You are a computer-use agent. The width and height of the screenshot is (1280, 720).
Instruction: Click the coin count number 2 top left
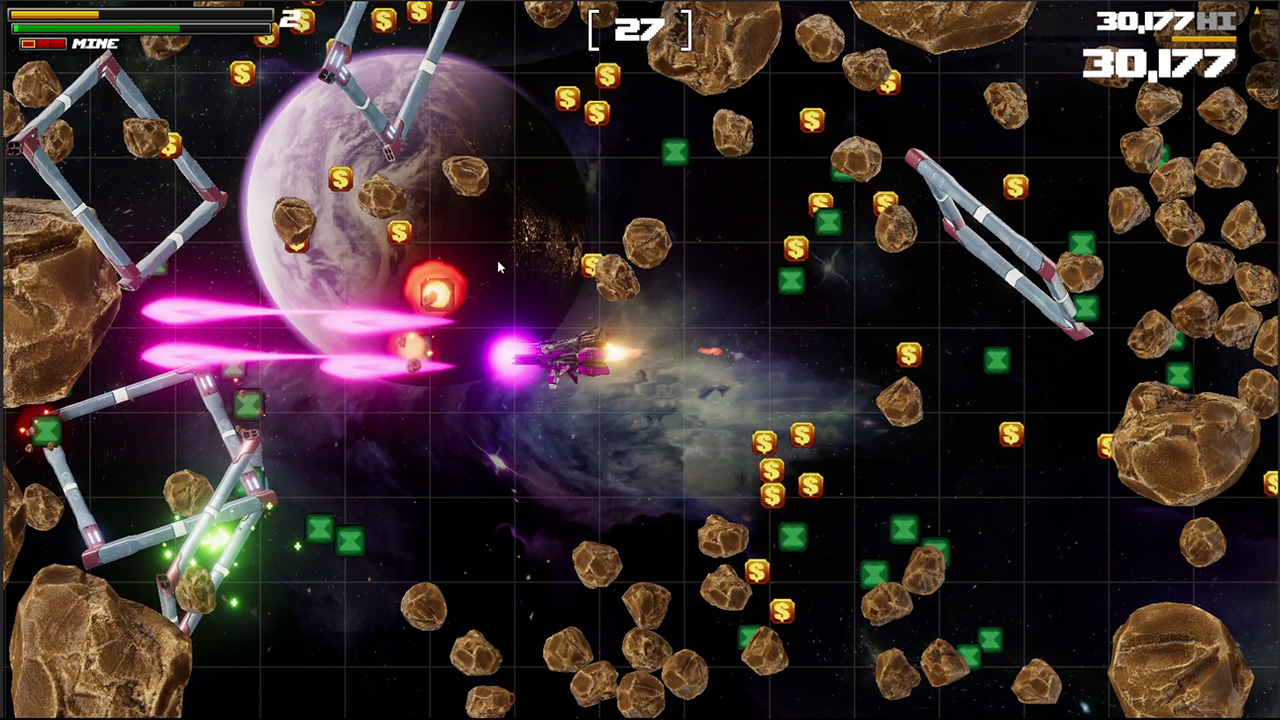288,18
